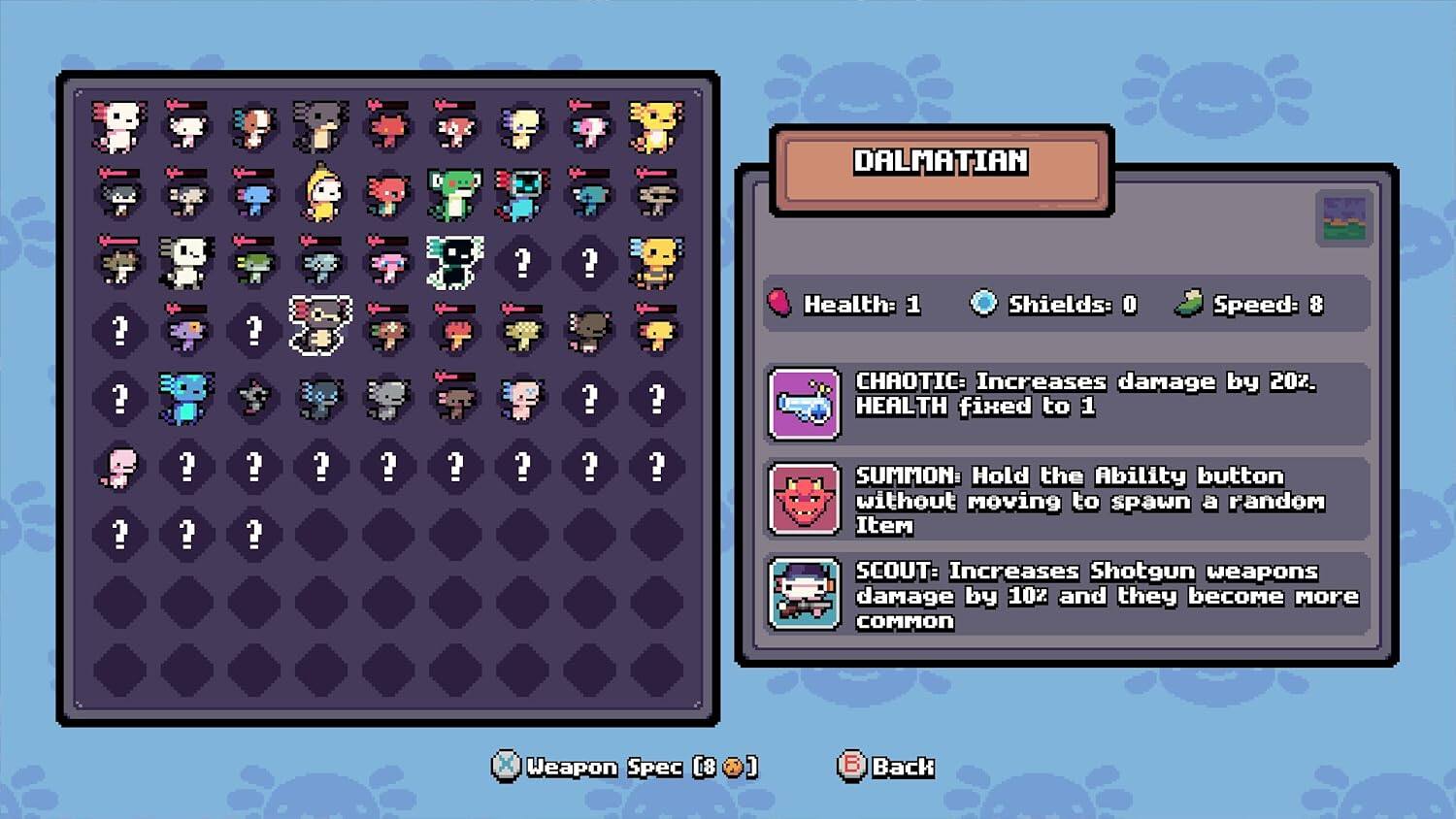This screenshot has width=1456, height=819.
Task: Click the last question mark slot in bottom row
Action: tap(253, 534)
